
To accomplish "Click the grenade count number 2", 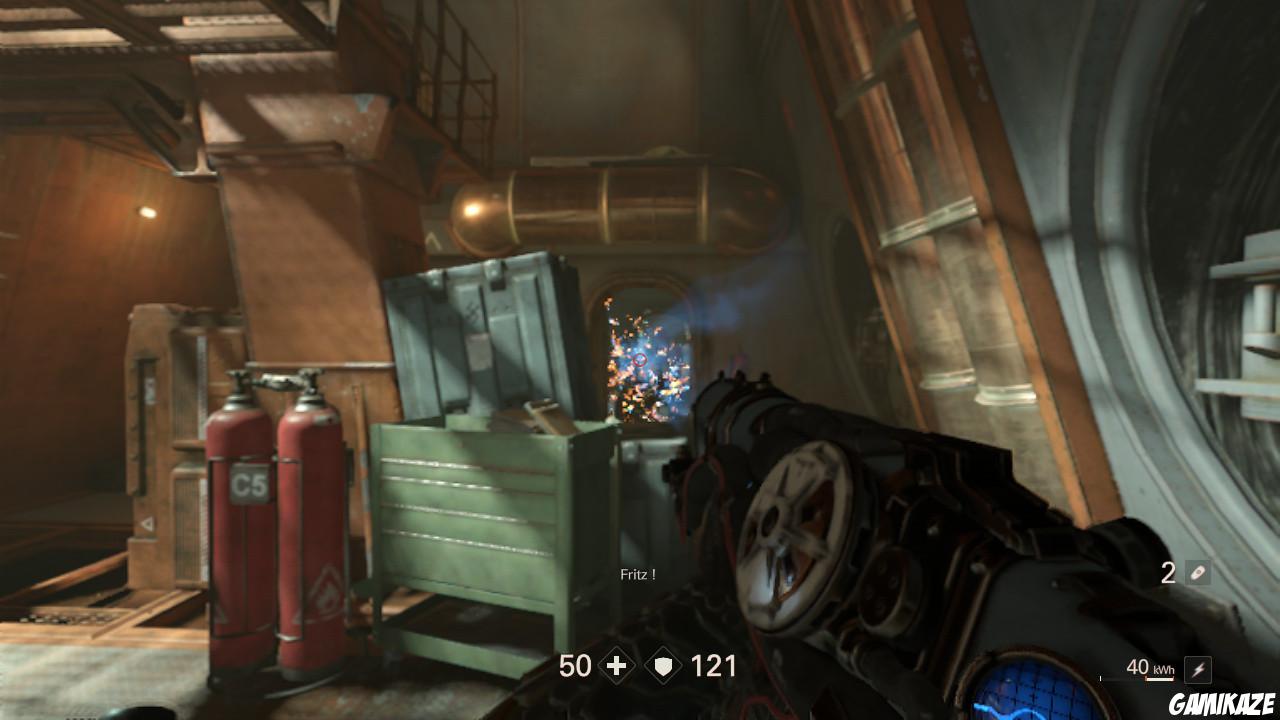I will (x=1168, y=572).
